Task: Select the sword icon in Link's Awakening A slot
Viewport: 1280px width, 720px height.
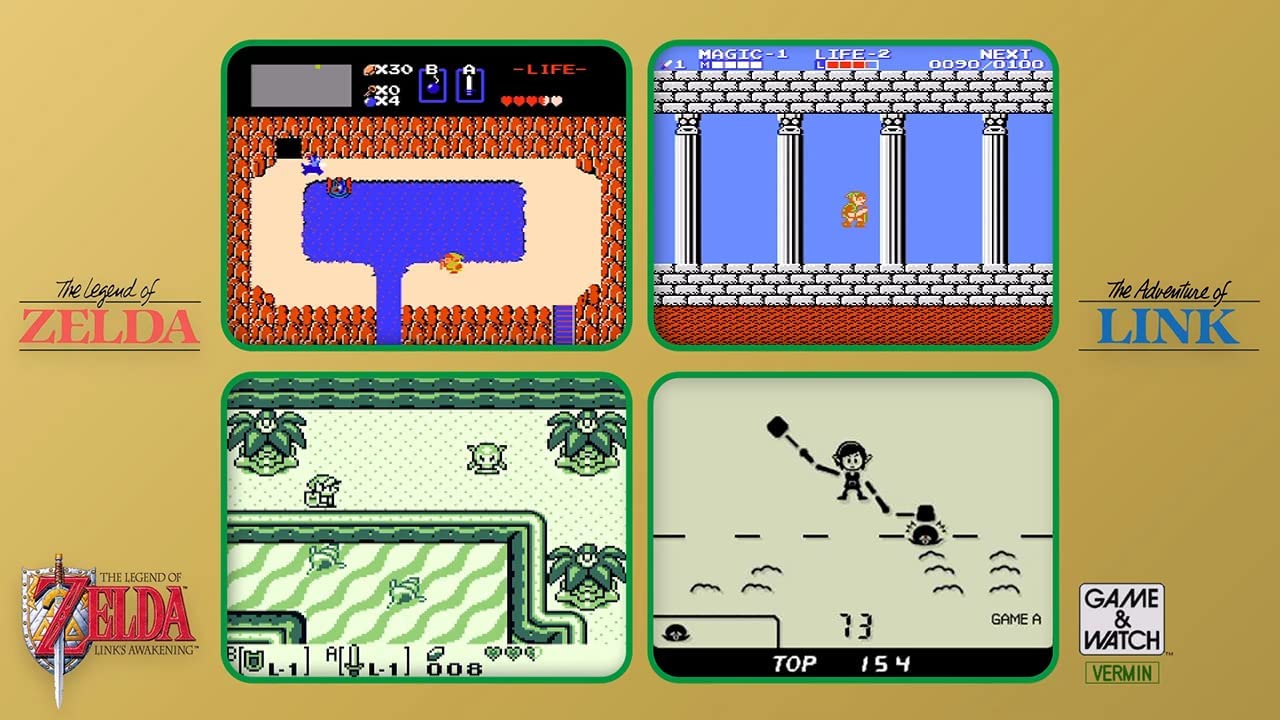Action: 352,661
